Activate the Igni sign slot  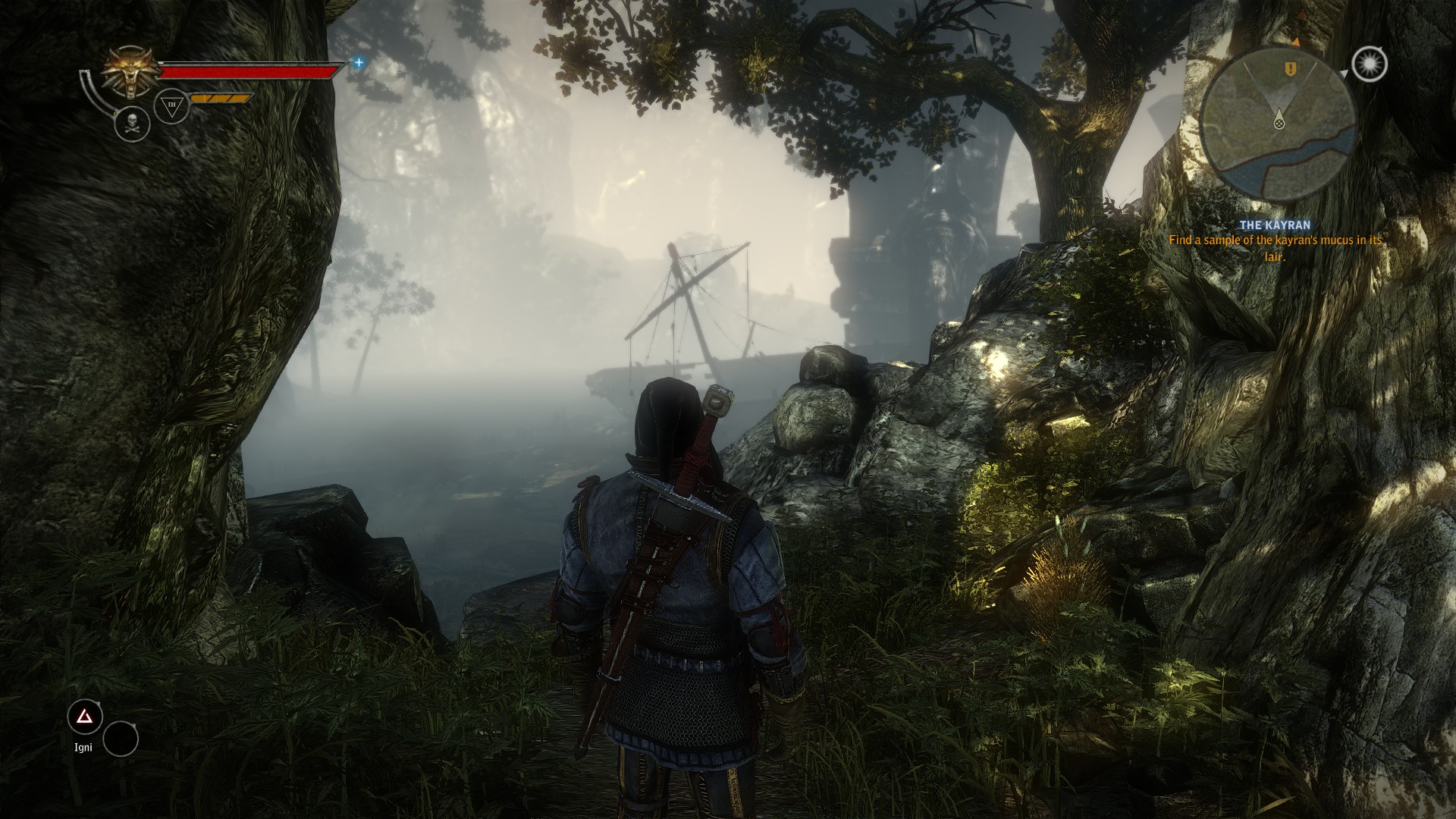tap(85, 717)
